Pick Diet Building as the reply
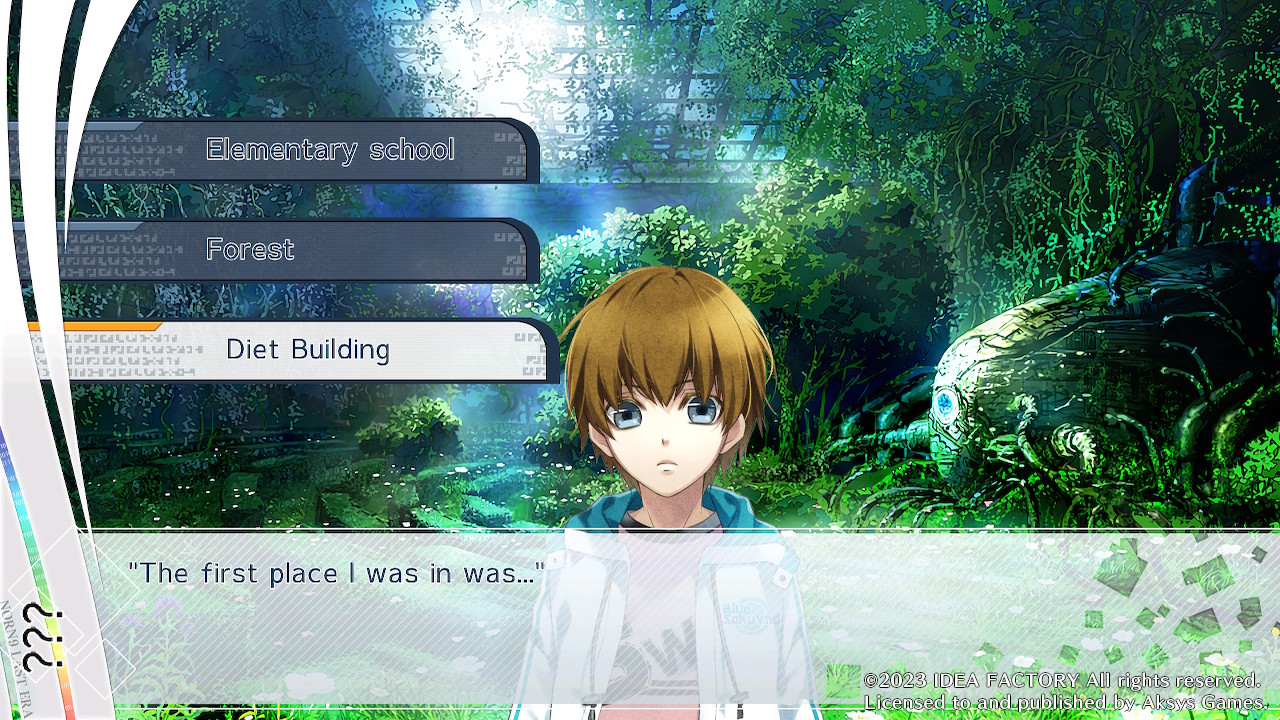This screenshot has width=1280, height=720. [x=308, y=350]
